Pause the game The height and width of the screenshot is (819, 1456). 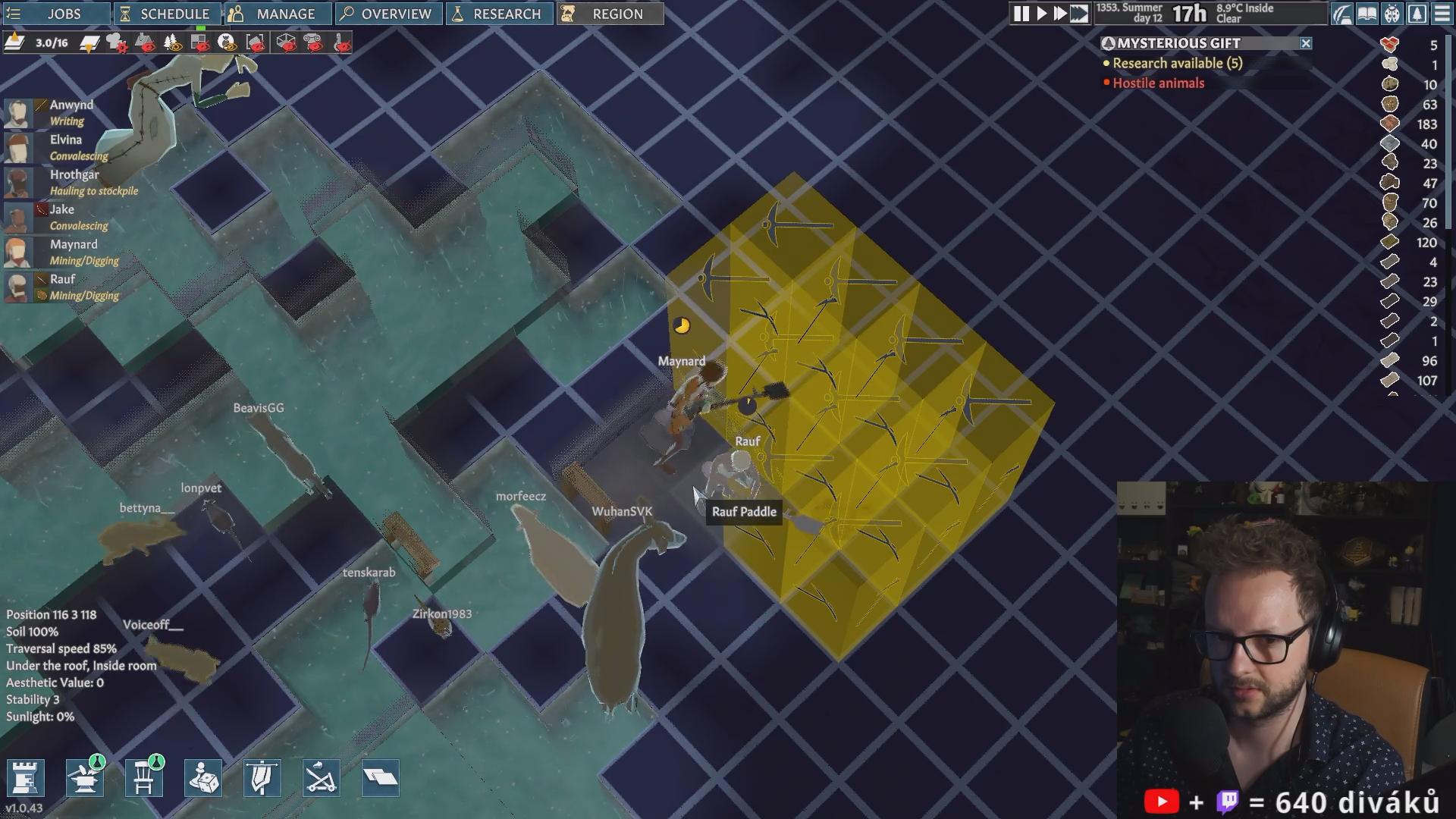1021,14
